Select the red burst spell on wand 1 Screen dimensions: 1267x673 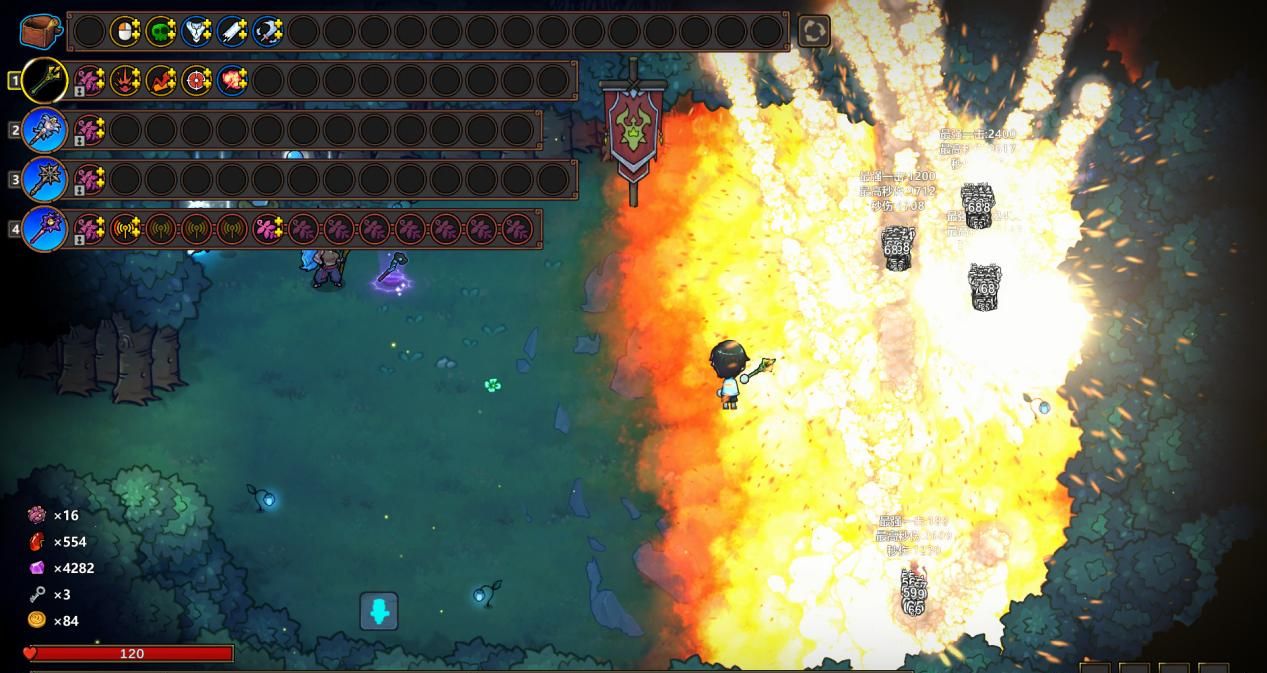click(125, 80)
